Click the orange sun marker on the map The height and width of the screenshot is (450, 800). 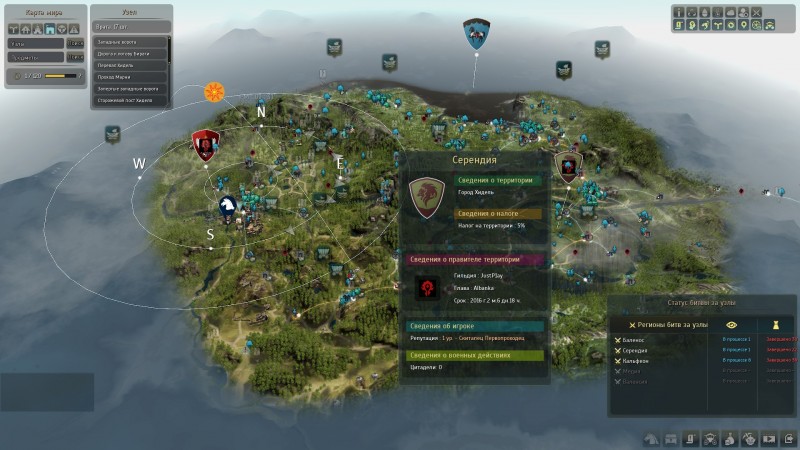(214, 93)
